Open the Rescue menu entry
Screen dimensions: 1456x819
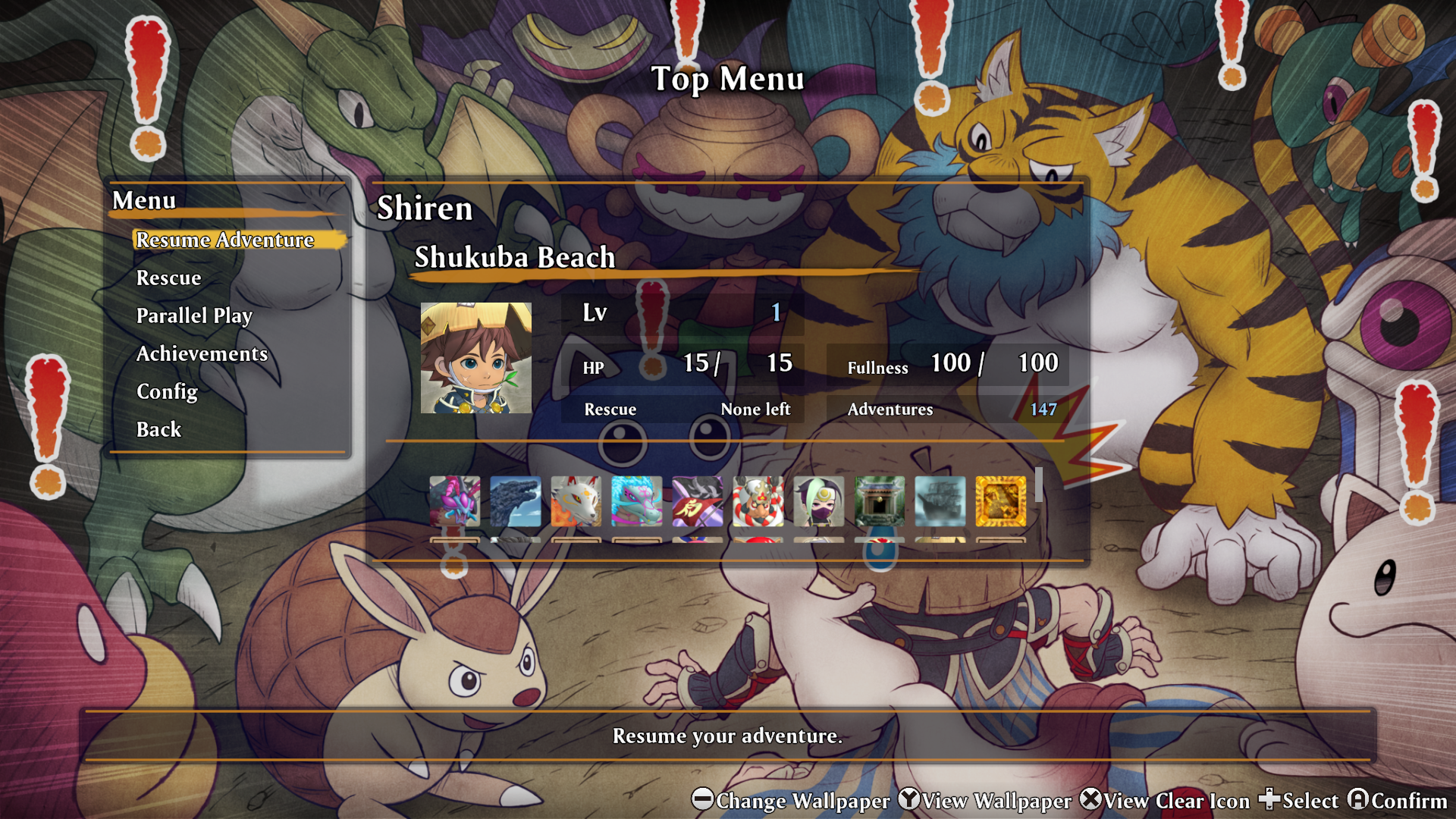click(x=168, y=278)
